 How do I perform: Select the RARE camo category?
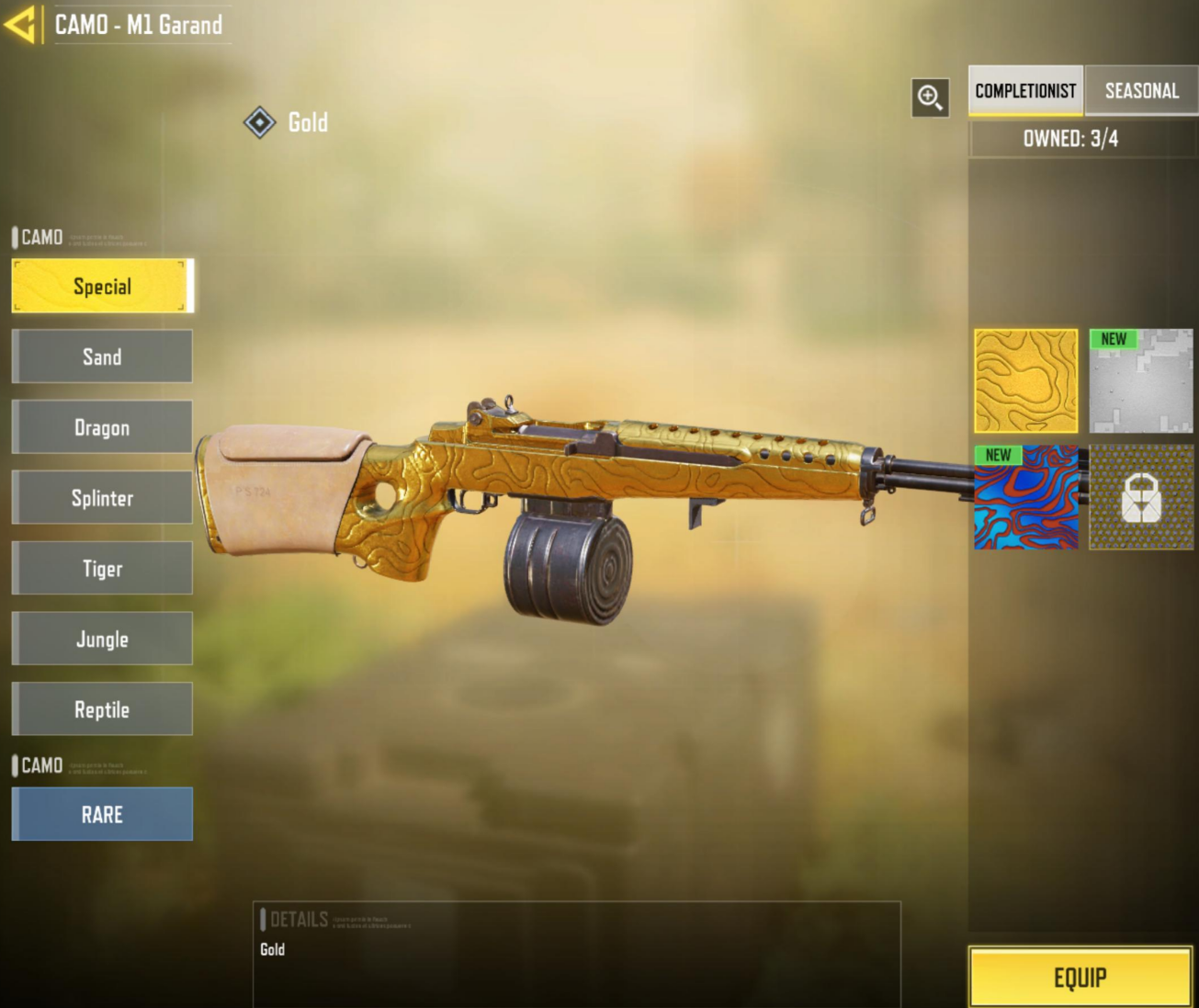[x=101, y=814]
